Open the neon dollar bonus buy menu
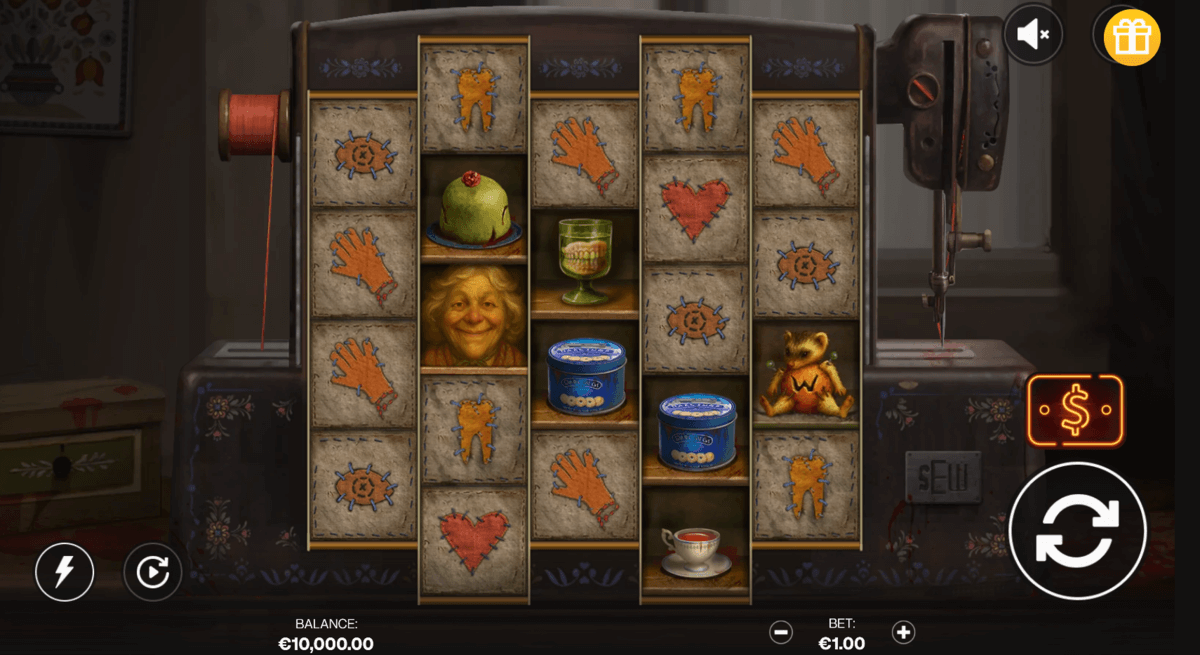1200x655 pixels. (x=1075, y=411)
